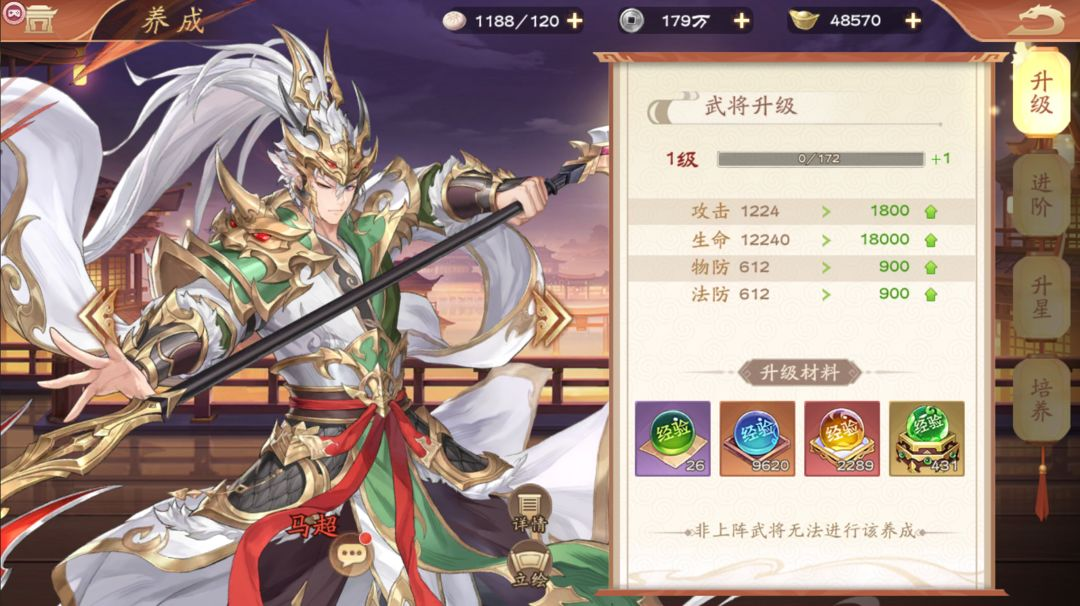Open the 进阶 tab
1080x606 pixels.
click(1040, 196)
